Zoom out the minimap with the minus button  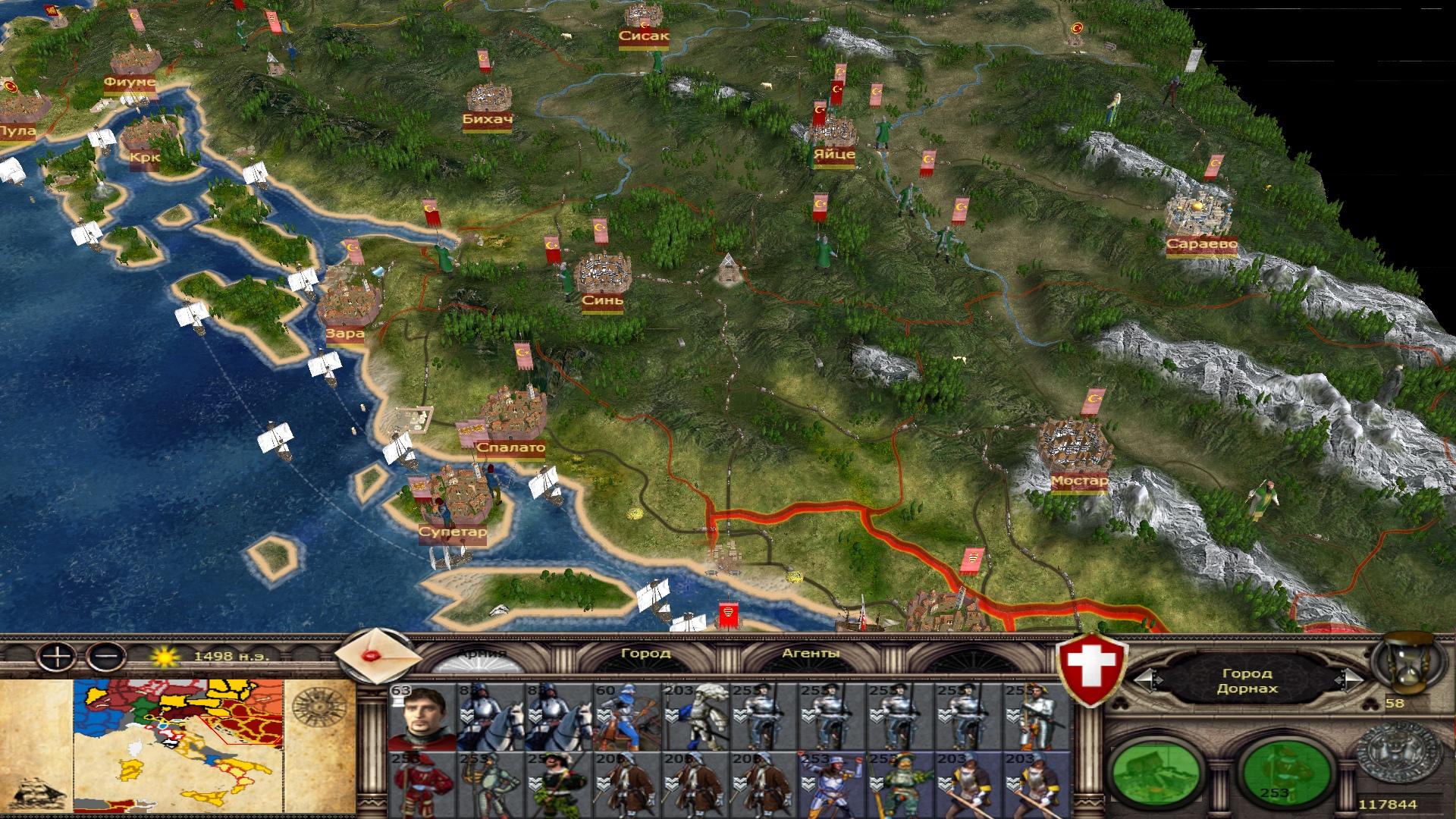106,656
